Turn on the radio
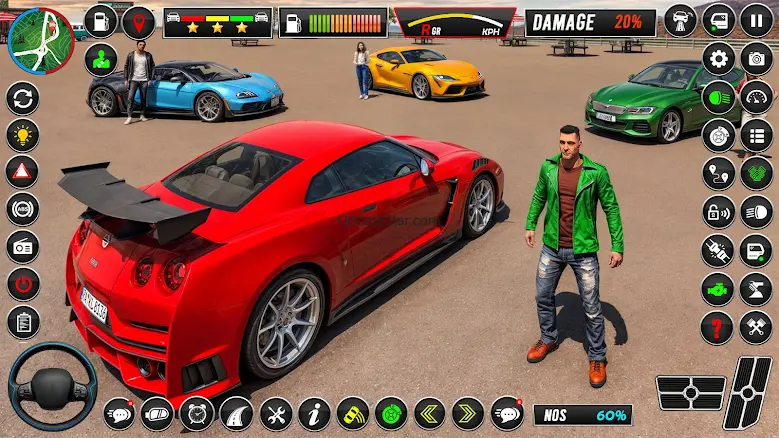 pos(22,246)
